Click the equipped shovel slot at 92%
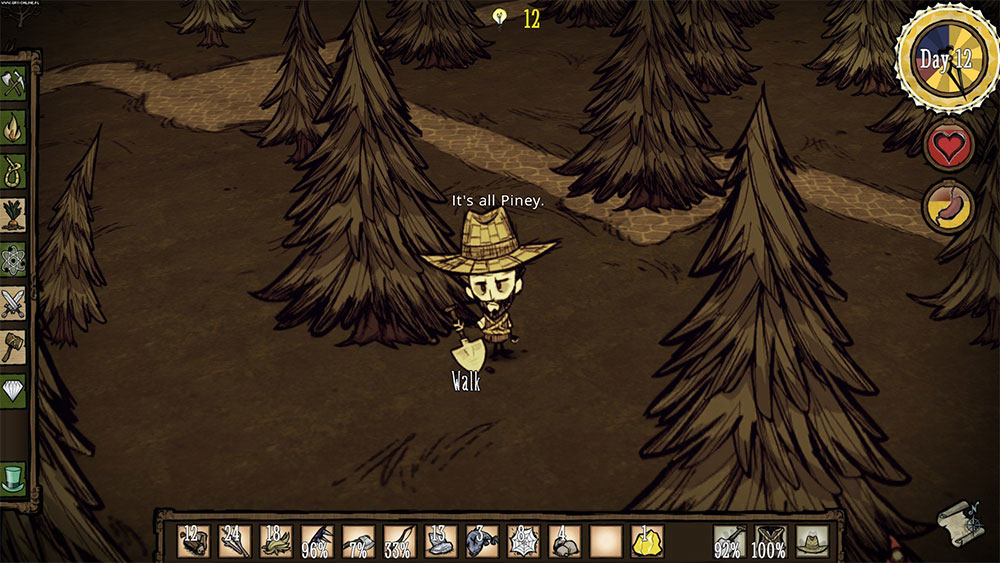The height and width of the screenshot is (563, 1000). pyautogui.click(x=729, y=541)
